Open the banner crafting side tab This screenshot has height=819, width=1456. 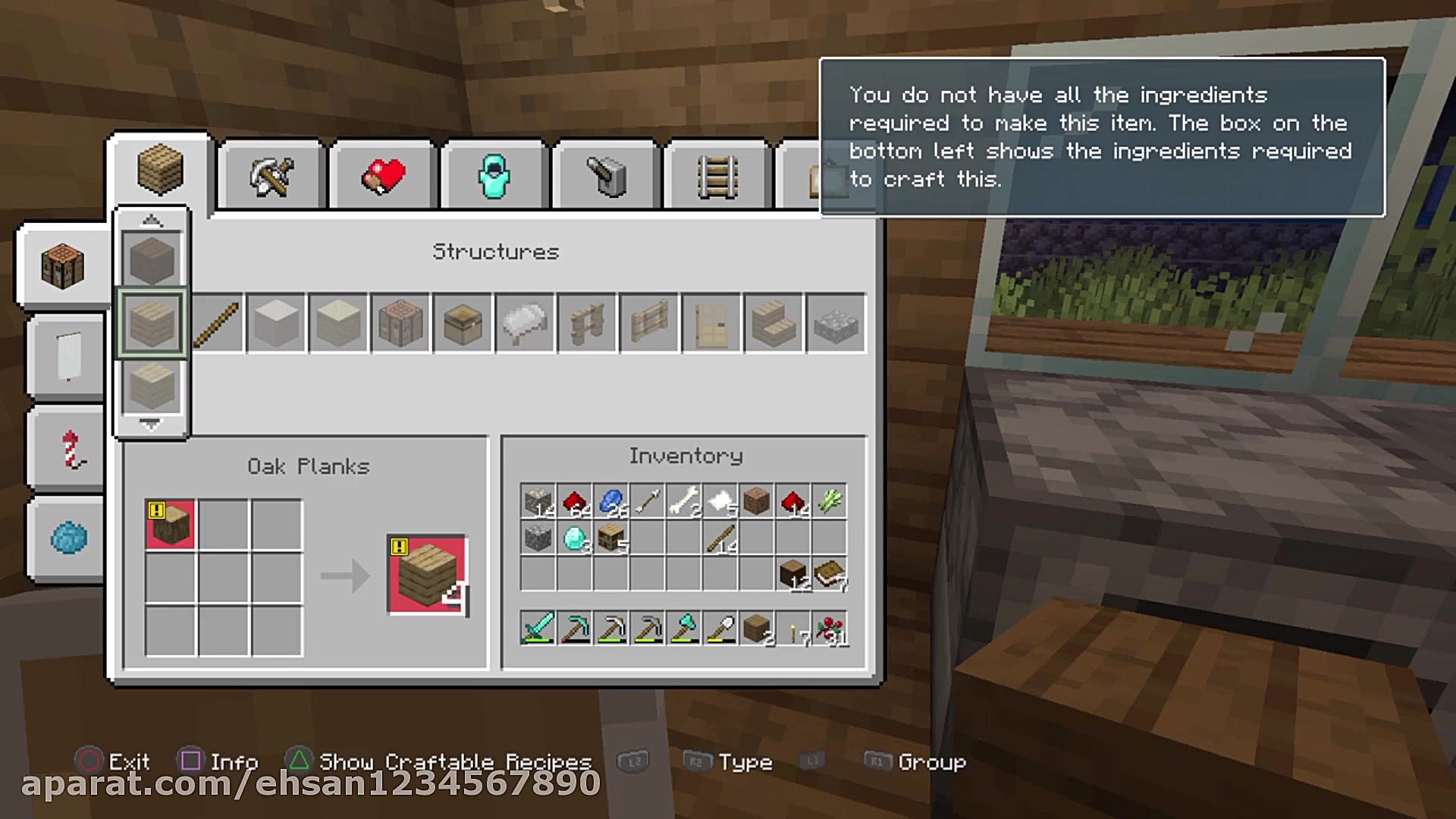[68, 357]
